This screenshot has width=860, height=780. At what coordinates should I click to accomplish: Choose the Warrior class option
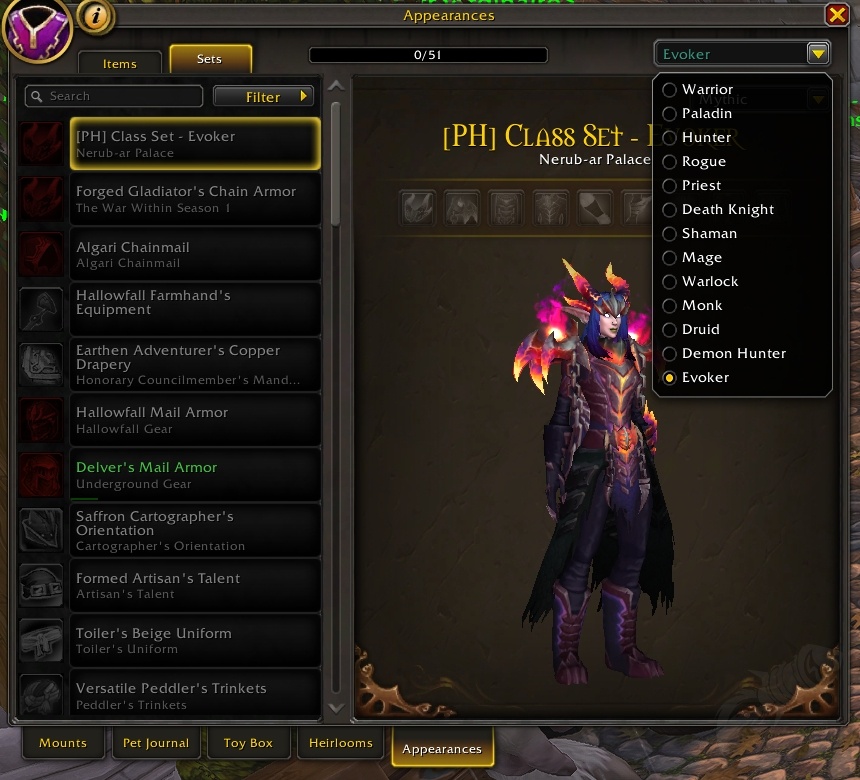point(707,90)
